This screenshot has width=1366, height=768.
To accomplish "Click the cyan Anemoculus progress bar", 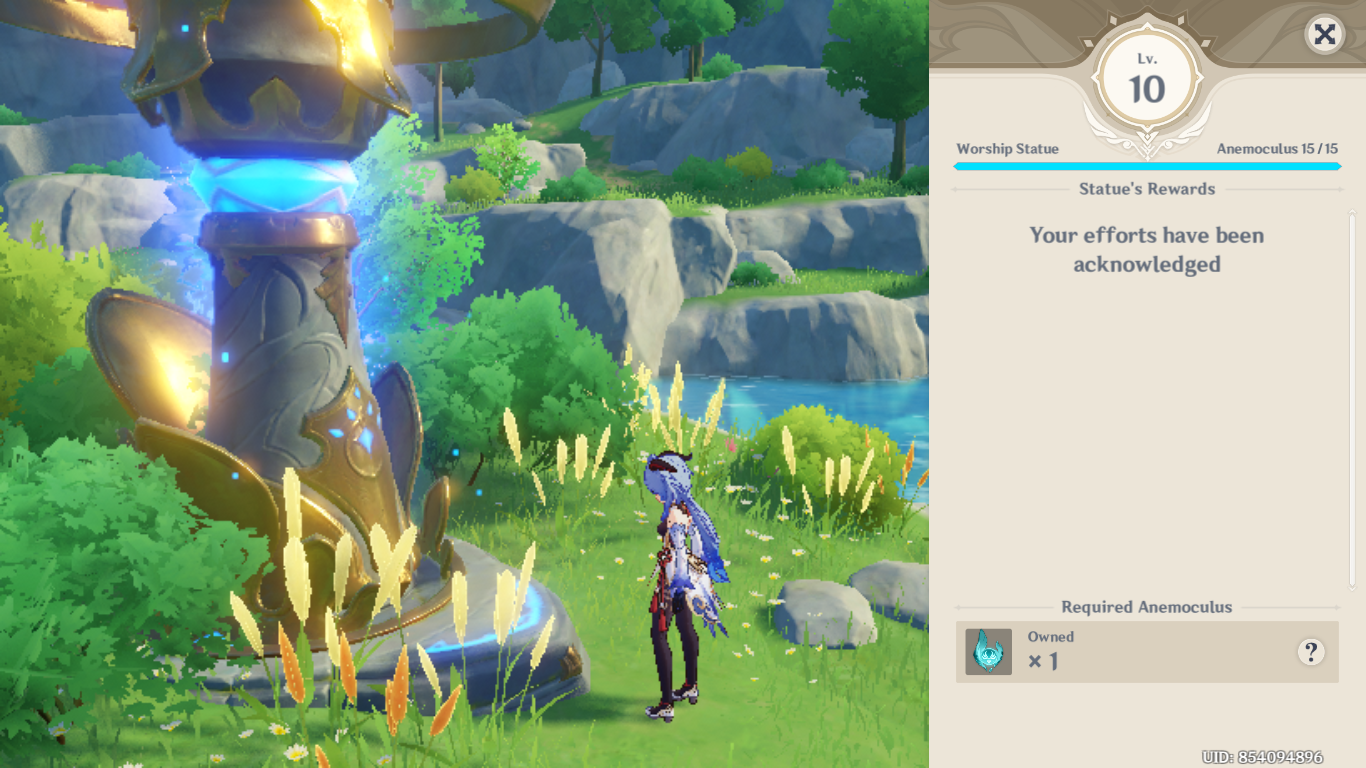I will pos(1146,166).
